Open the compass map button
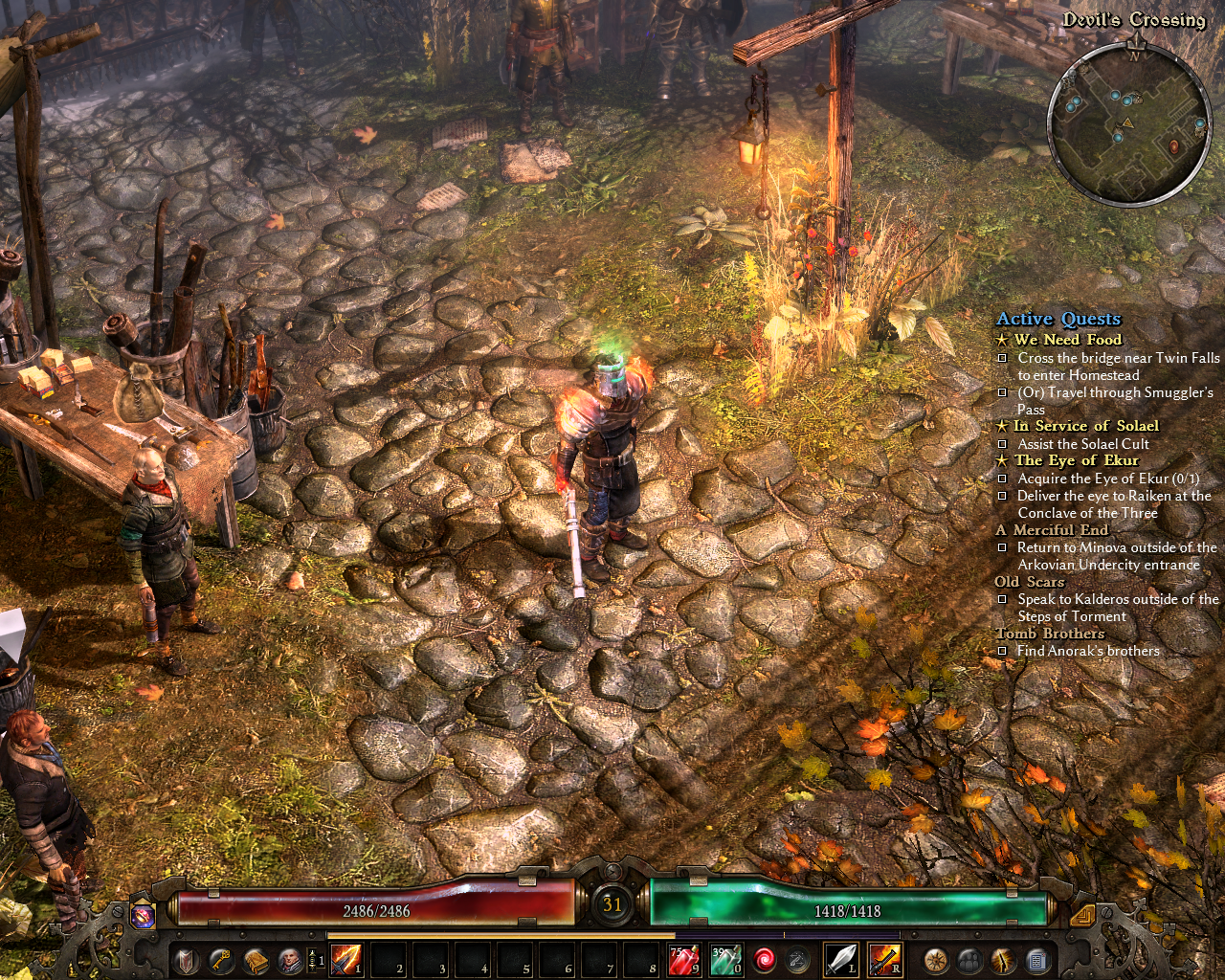Image resolution: width=1225 pixels, height=980 pixels. 935,960
